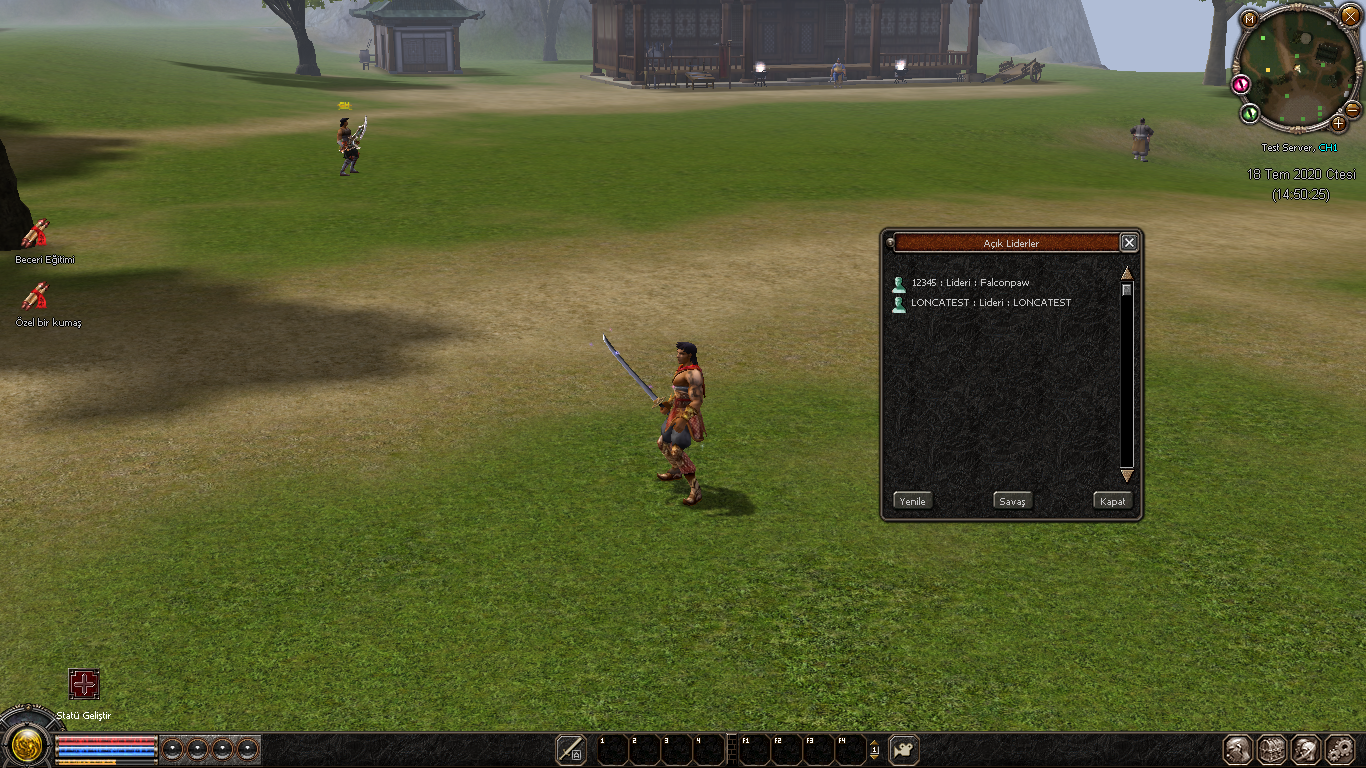1366x768 pixels.
Task: Toggle the camera mode icon on the taskbar
Action: (904, 749)
